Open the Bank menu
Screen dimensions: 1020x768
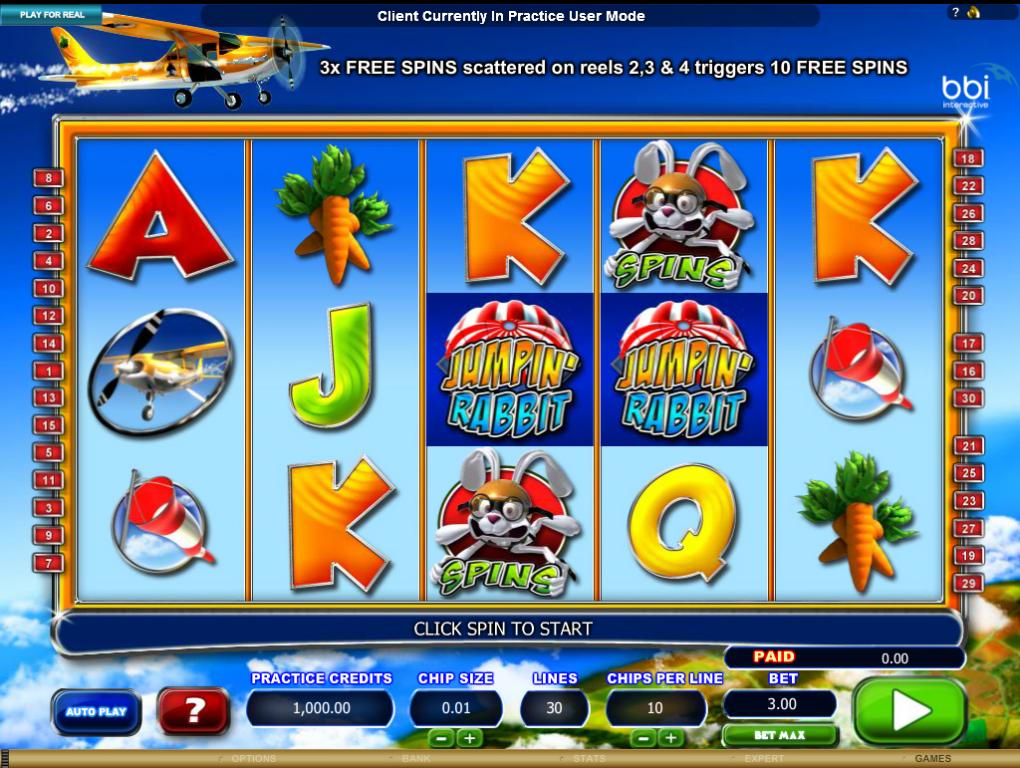pyautogui.click(x=415, y=759)
